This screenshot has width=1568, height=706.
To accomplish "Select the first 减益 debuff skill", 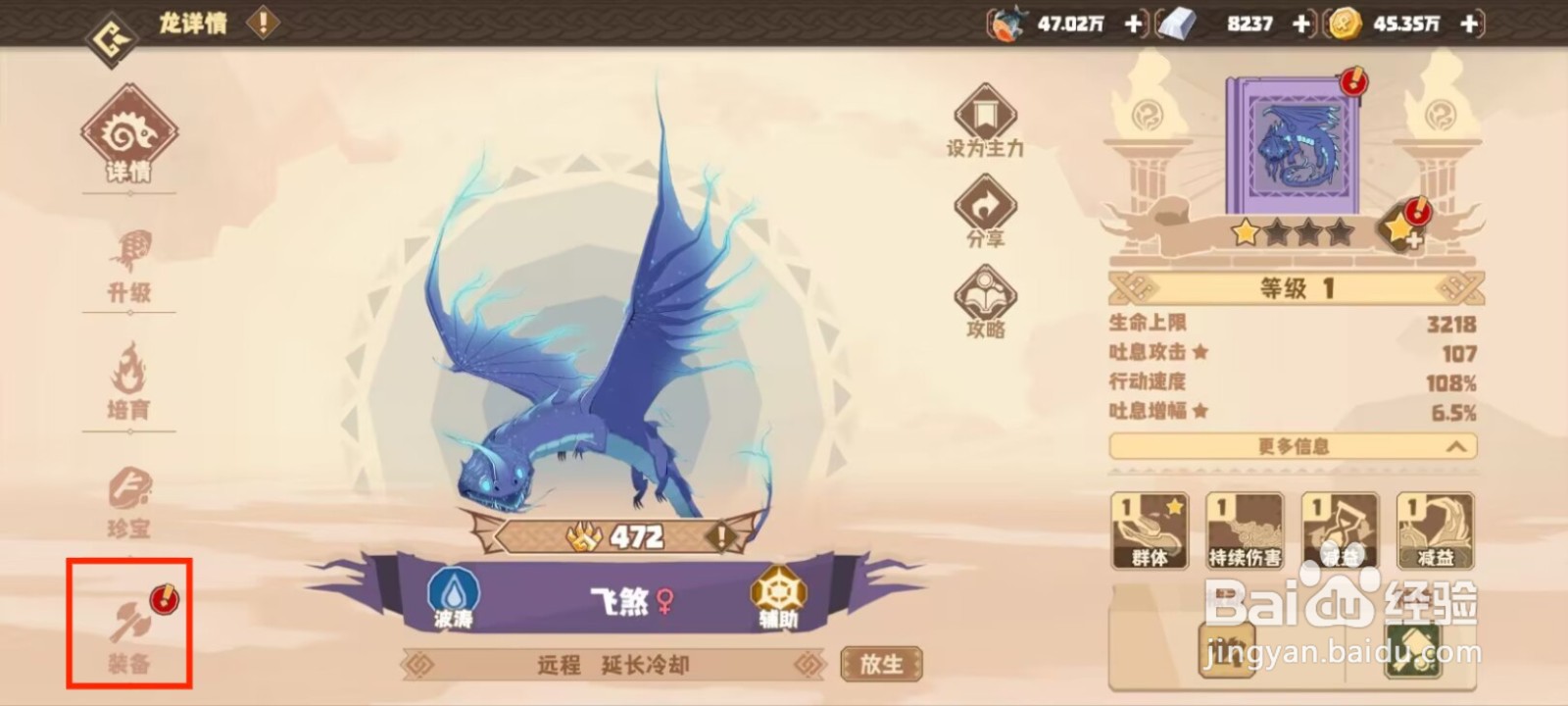I will pyautogui.click(x=1339, y=529).
